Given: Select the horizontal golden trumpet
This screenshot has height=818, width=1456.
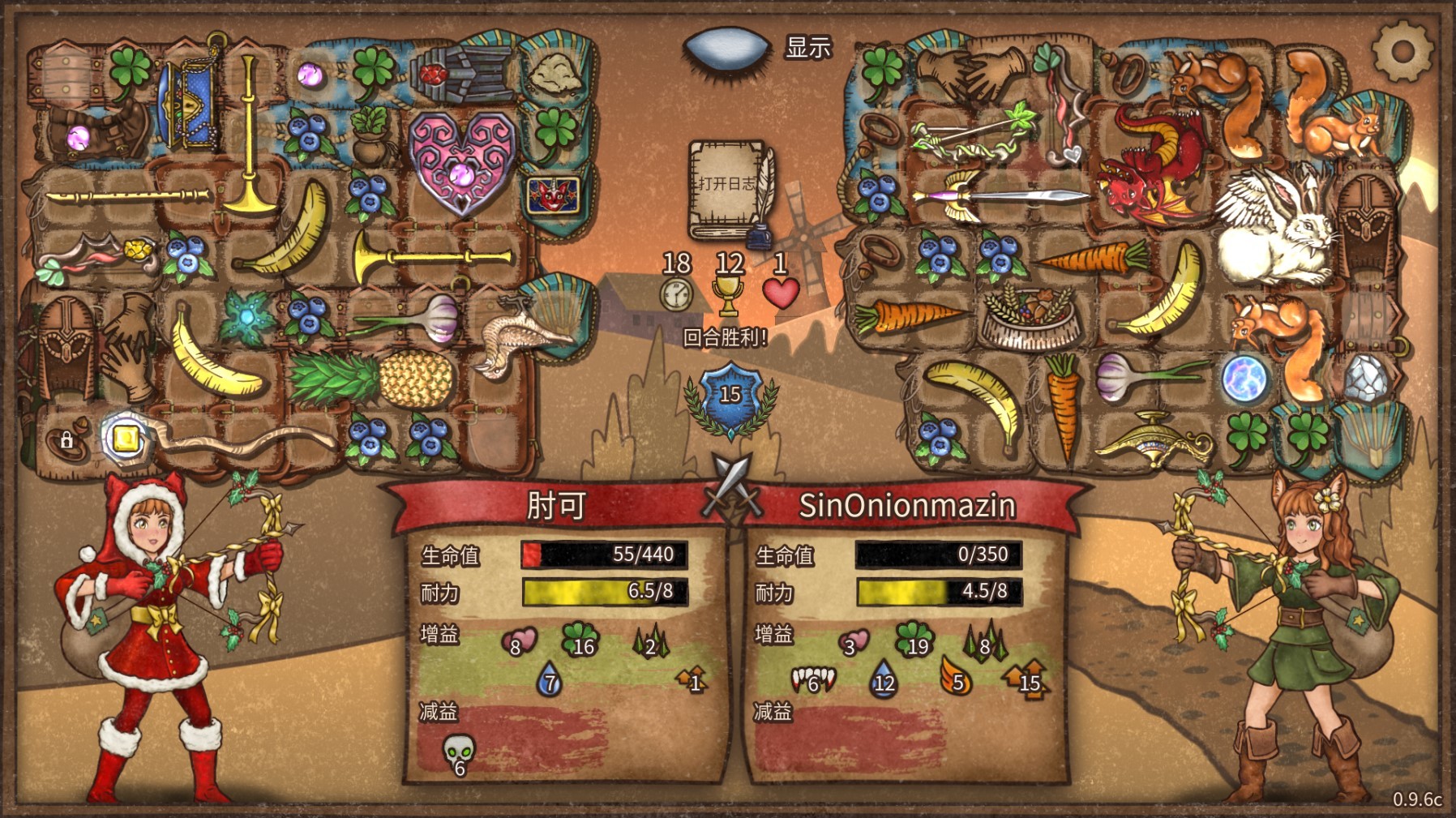Looking at the screenshot, I should [434, 256].
